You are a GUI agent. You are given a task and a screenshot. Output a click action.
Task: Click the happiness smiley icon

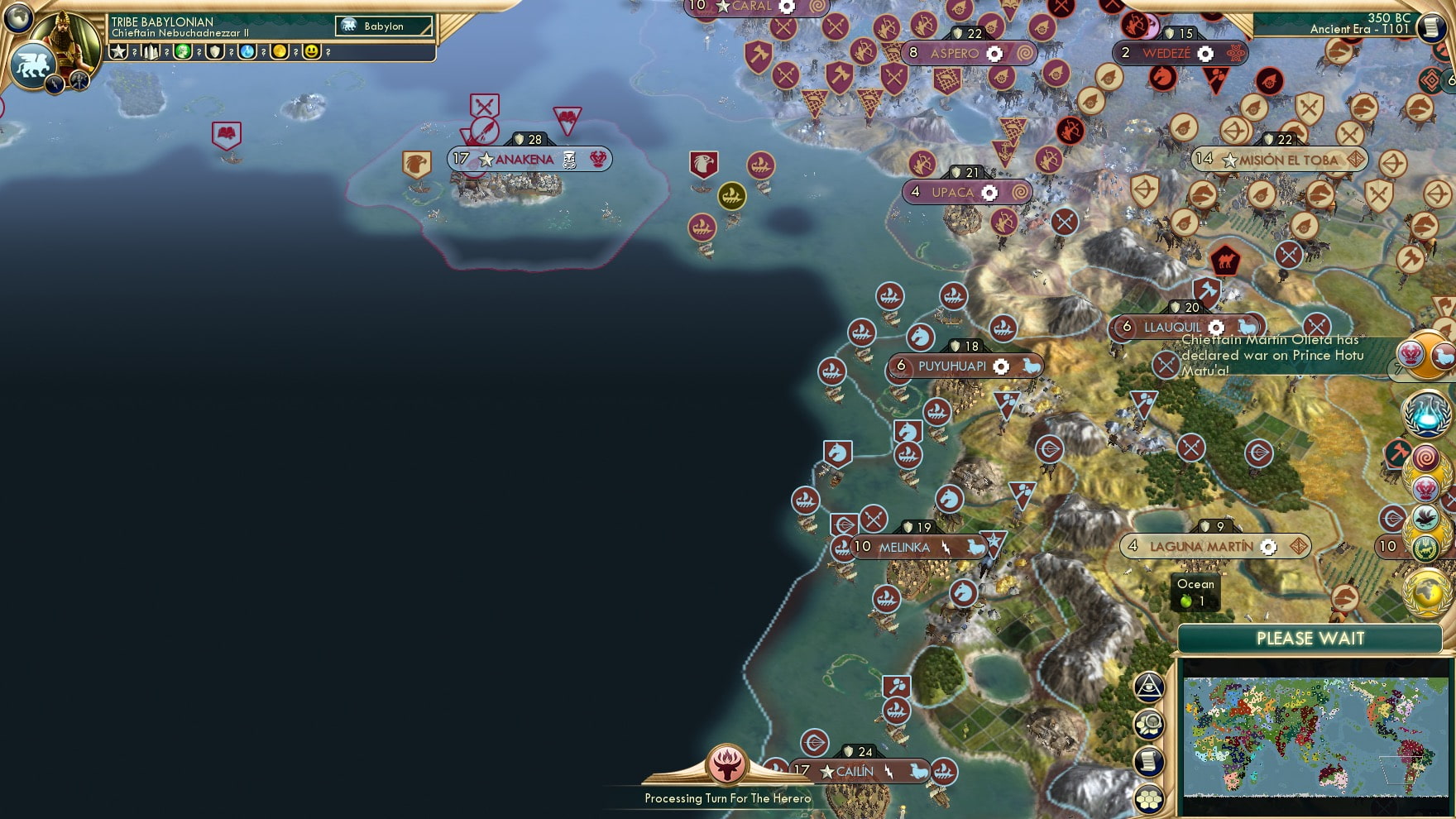pos(310,53)
